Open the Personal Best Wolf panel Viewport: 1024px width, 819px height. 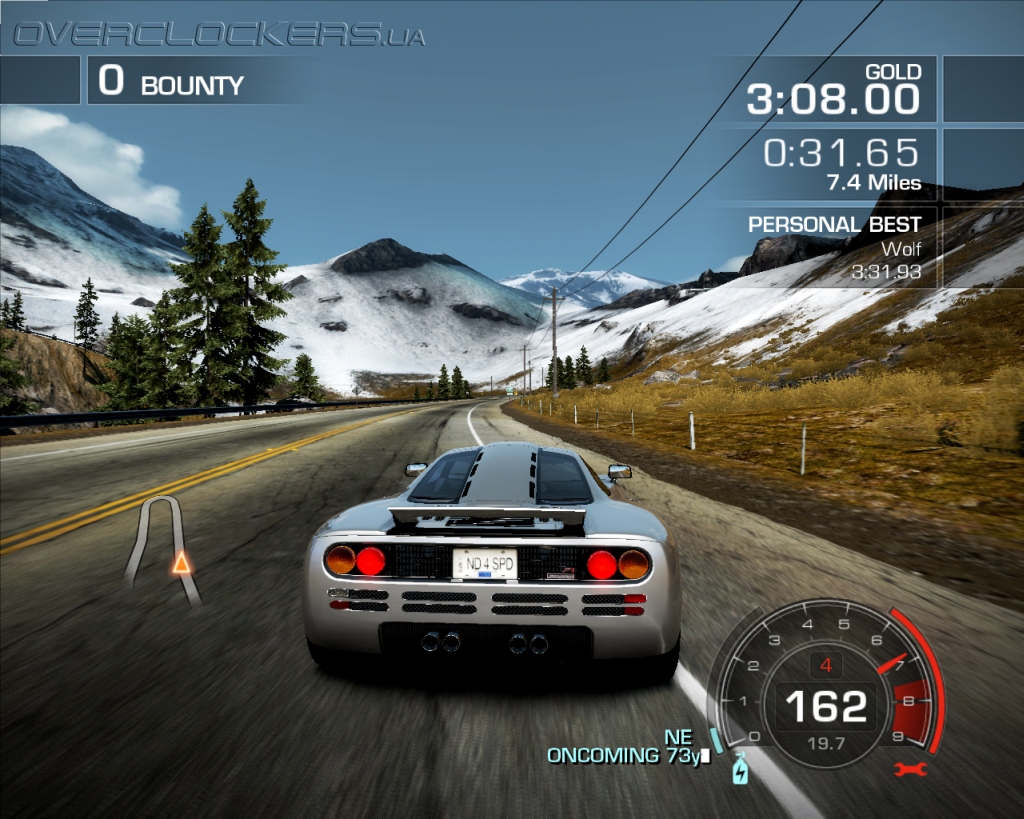(x=840, y=247)
